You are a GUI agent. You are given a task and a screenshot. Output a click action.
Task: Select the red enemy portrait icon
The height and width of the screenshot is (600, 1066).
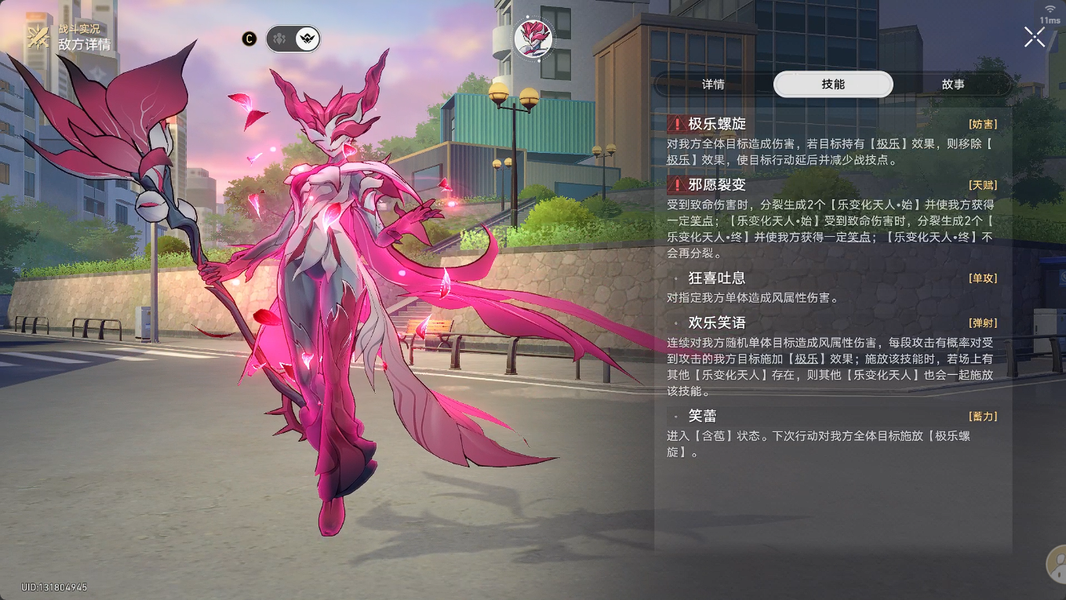(533, 38)
